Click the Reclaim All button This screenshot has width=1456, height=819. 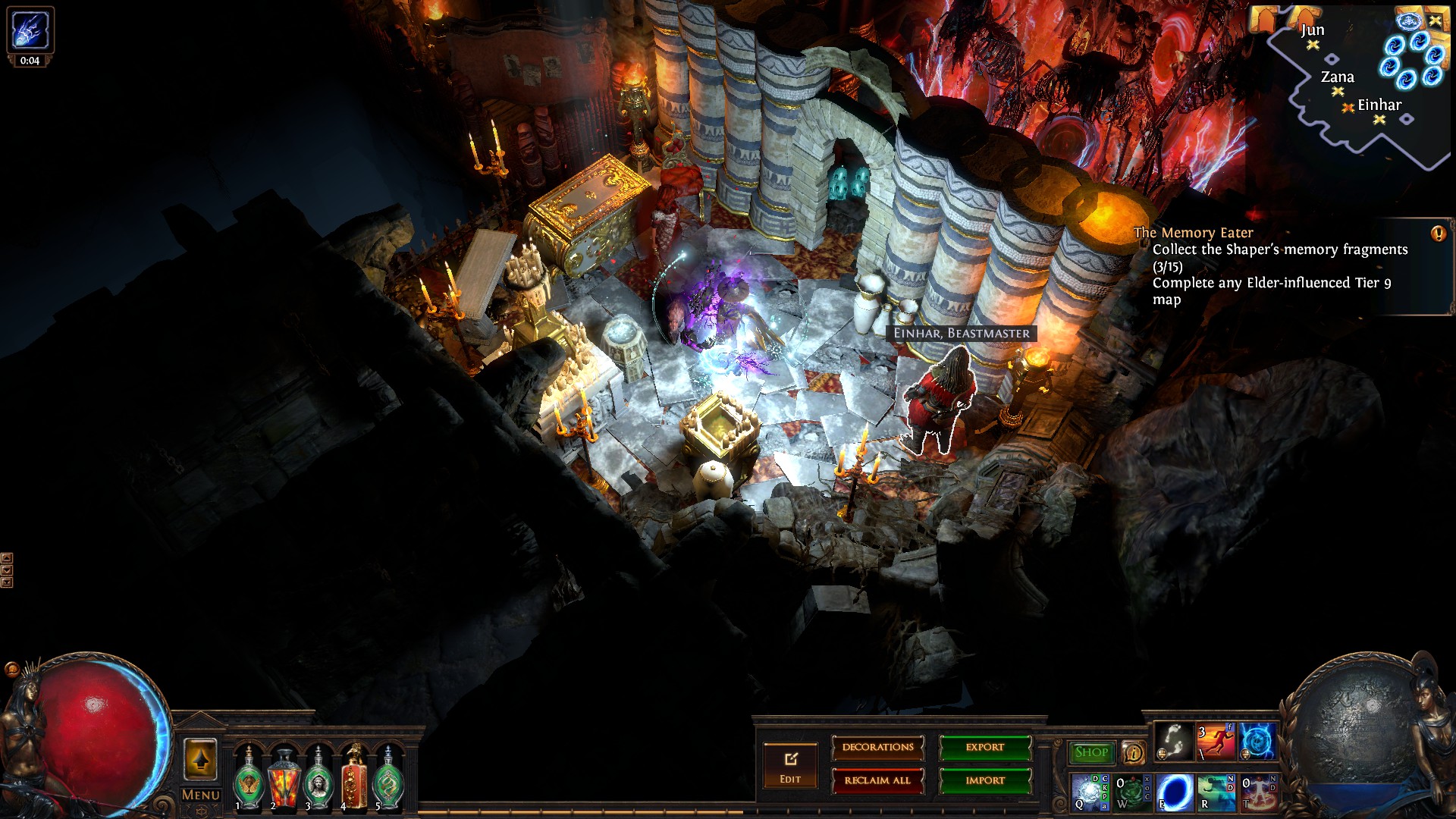pos(877,780)
